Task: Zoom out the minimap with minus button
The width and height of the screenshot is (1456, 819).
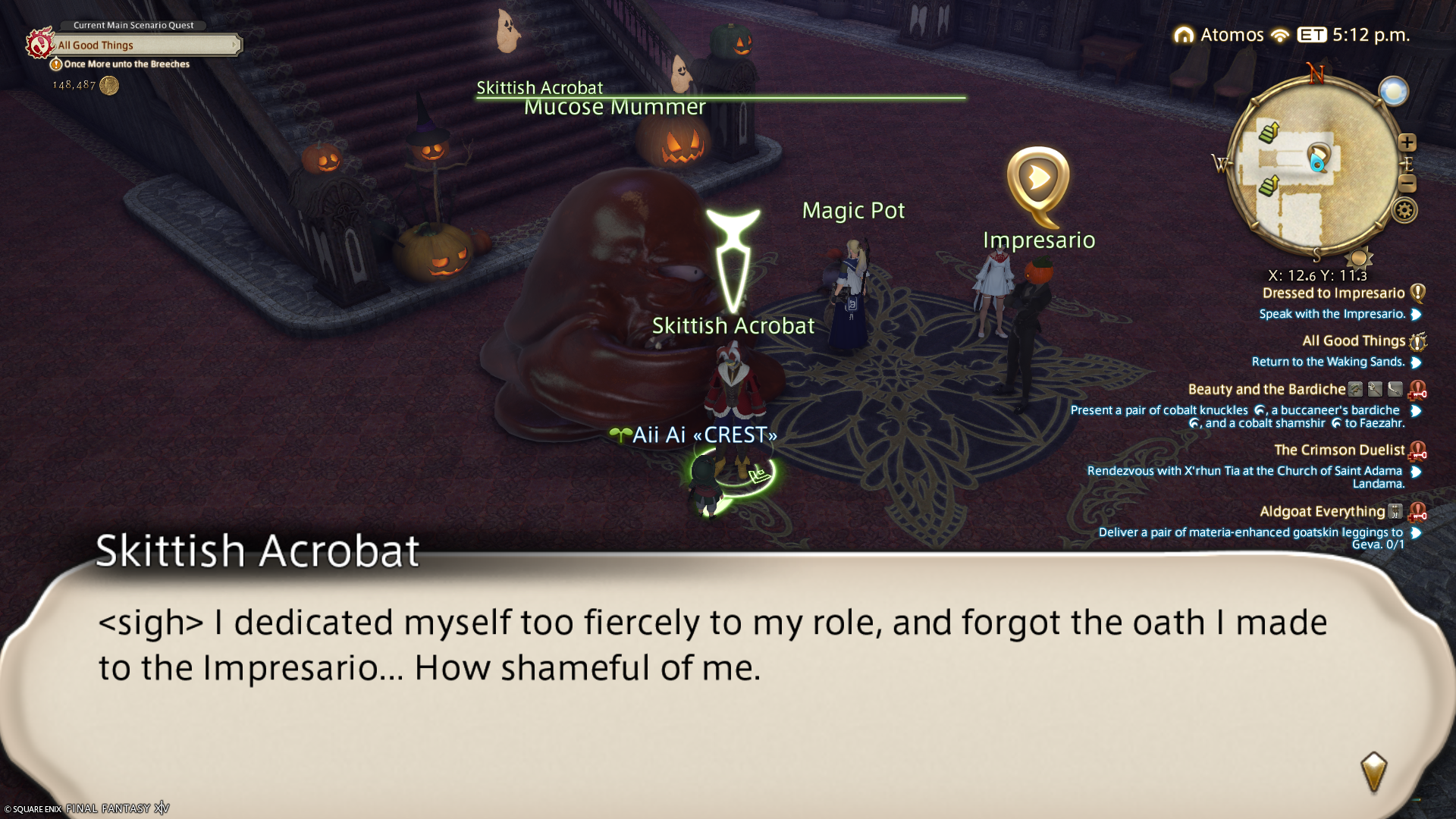Action: (1407, 184)
